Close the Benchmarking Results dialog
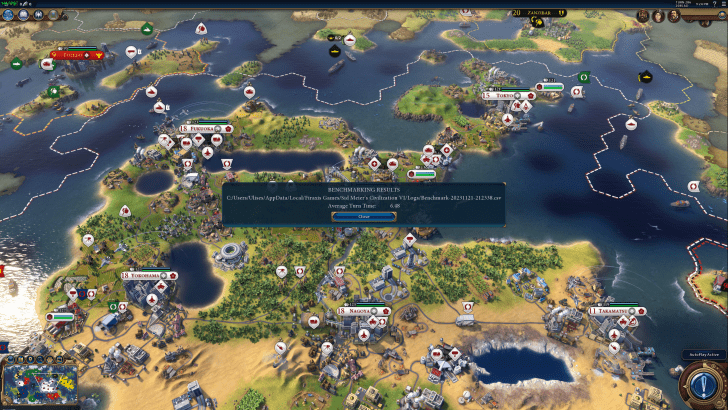The image size is (728, 410). tap(363, 215)
